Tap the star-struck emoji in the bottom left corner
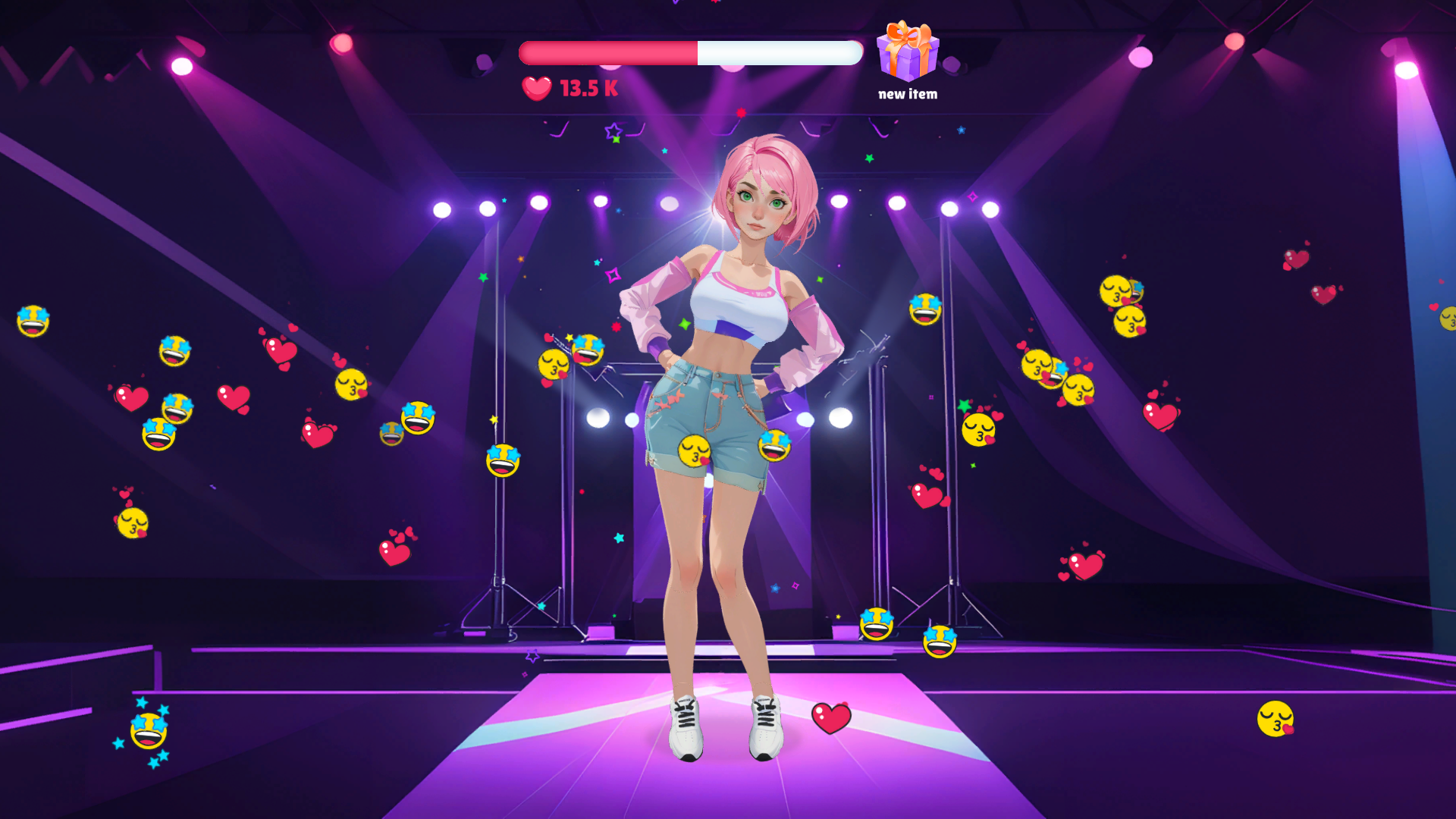 (x=149, y=730)
